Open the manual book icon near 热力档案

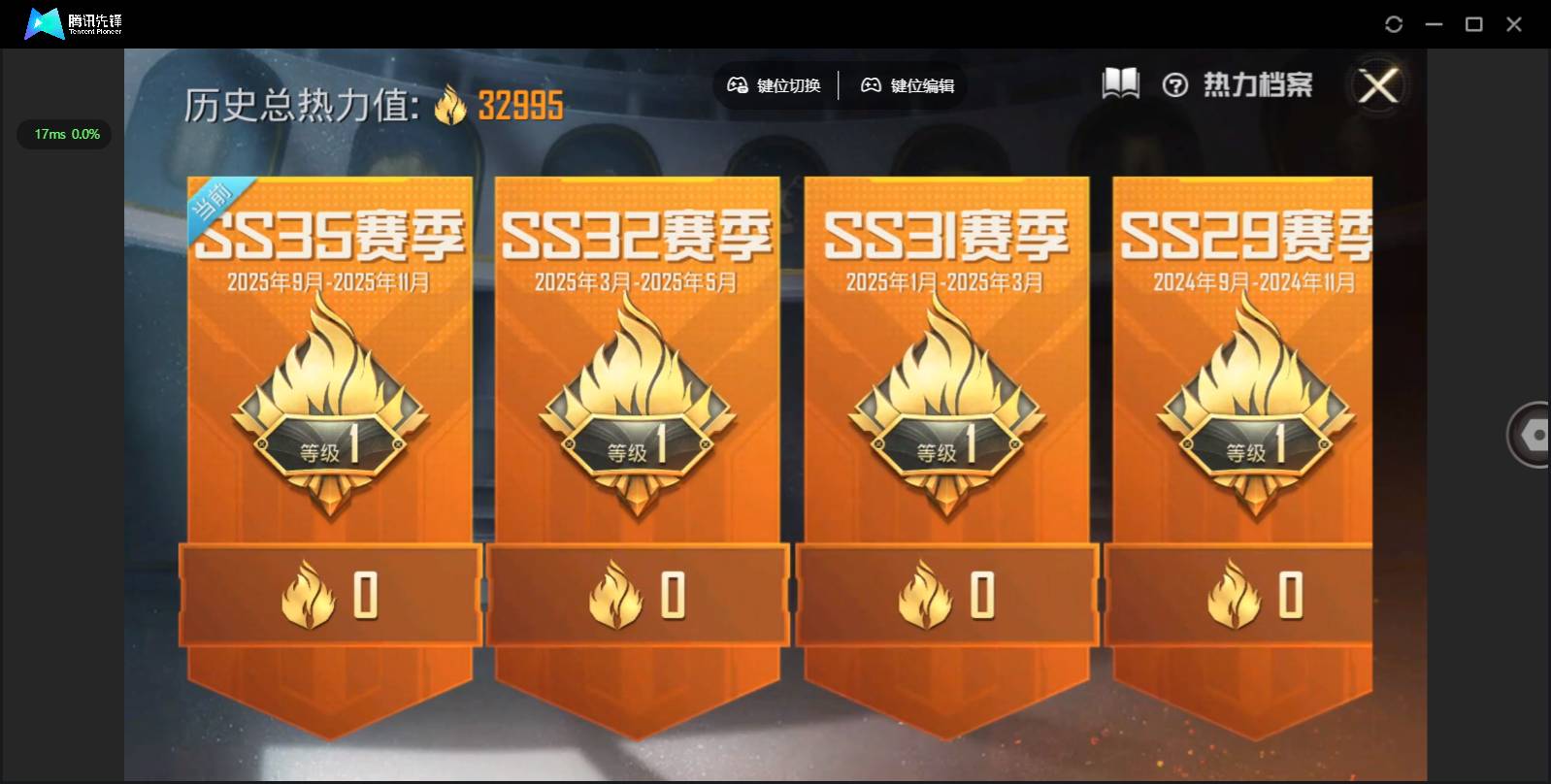(x=1122, y=84)
